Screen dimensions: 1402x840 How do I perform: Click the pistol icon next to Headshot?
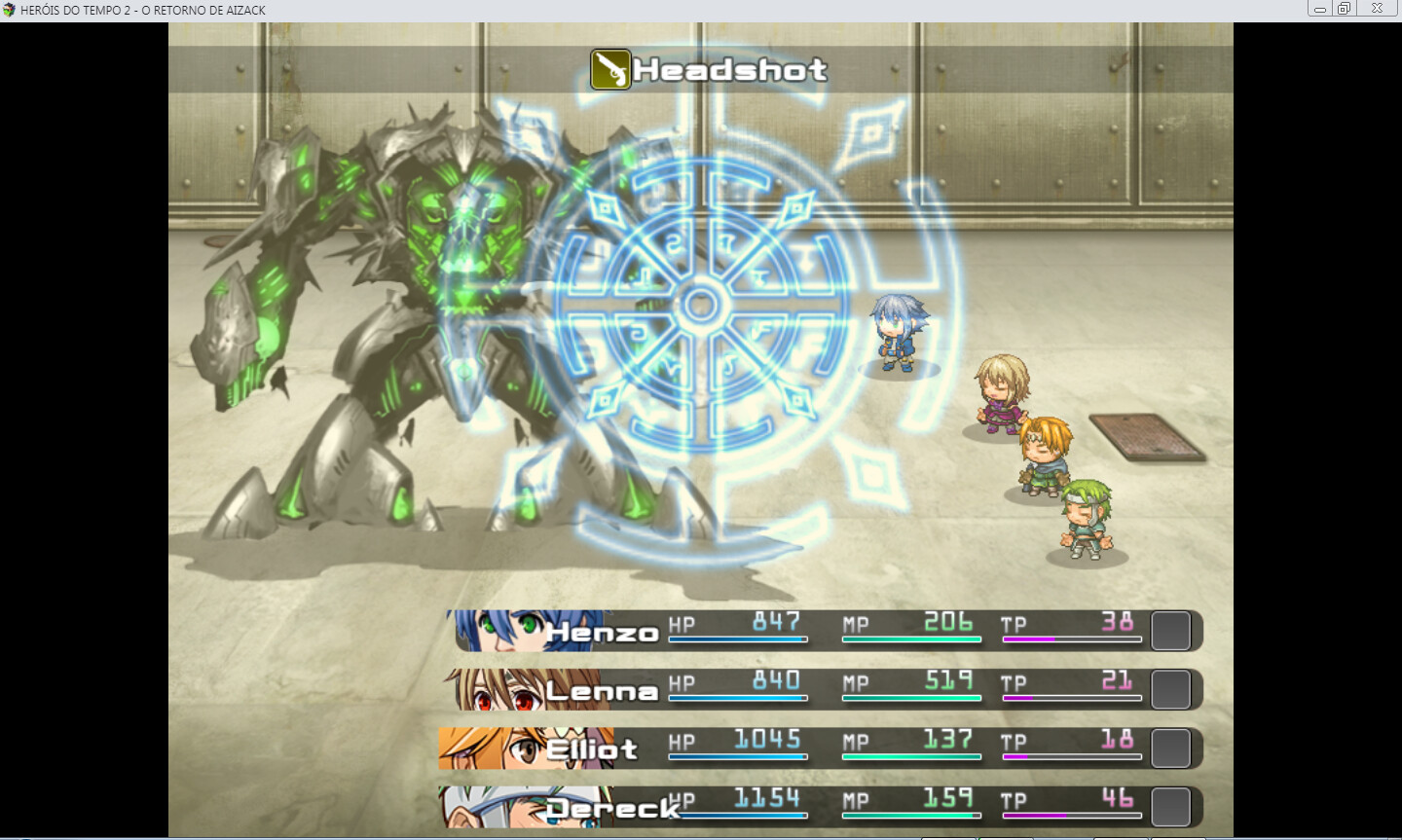pos(609,68)
